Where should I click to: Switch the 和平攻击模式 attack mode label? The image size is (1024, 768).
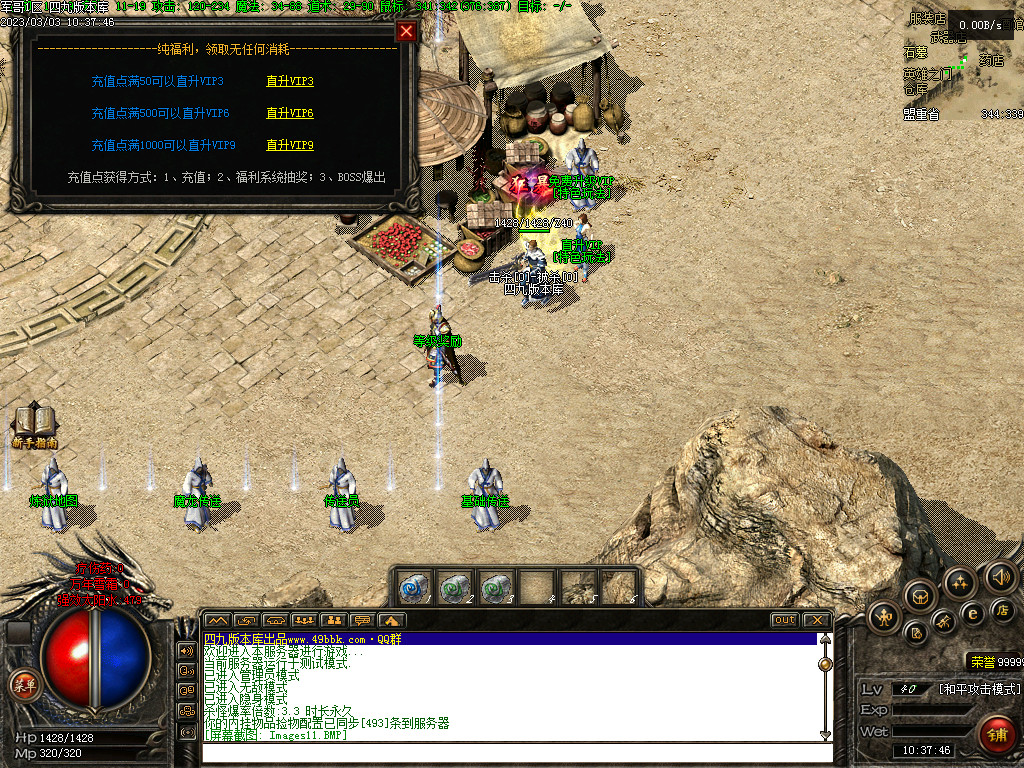(979, 689)
